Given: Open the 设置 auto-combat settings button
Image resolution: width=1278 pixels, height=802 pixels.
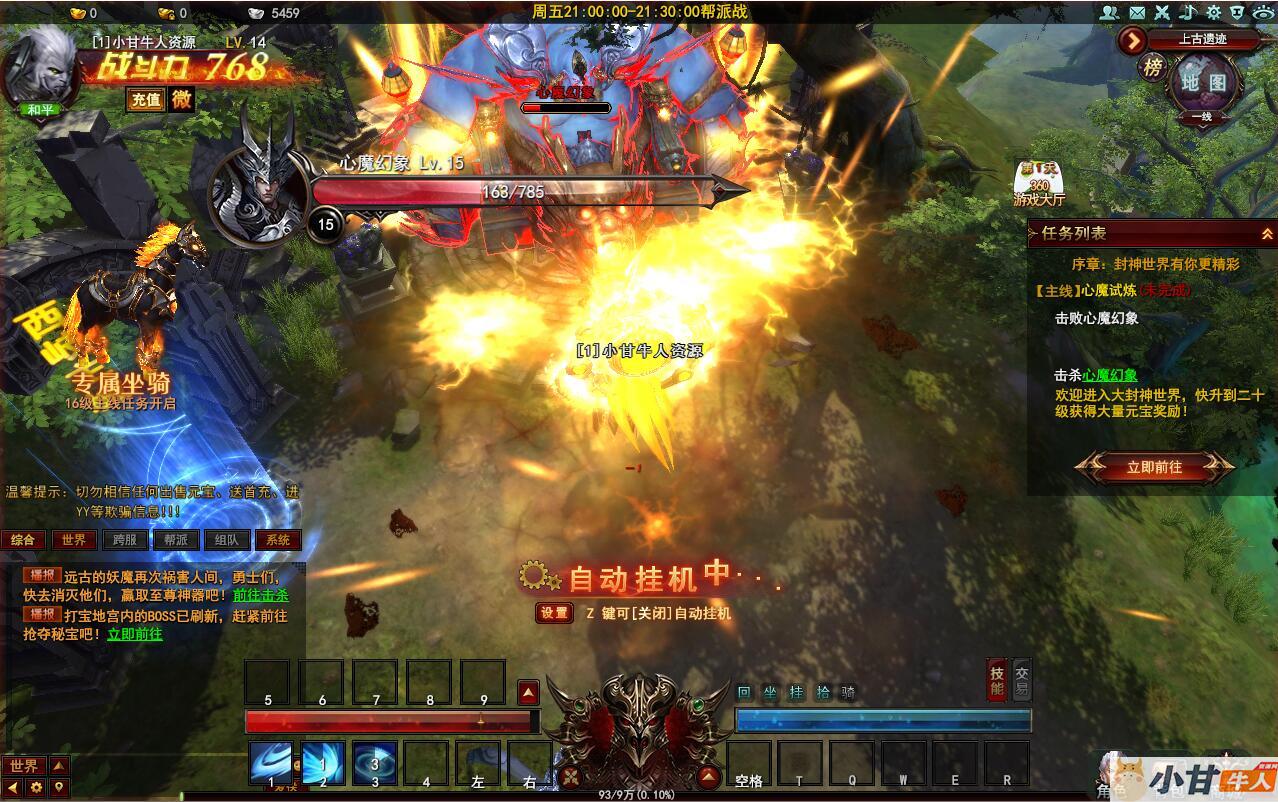Looking at the screenshot, I should [x=554, y=613].
